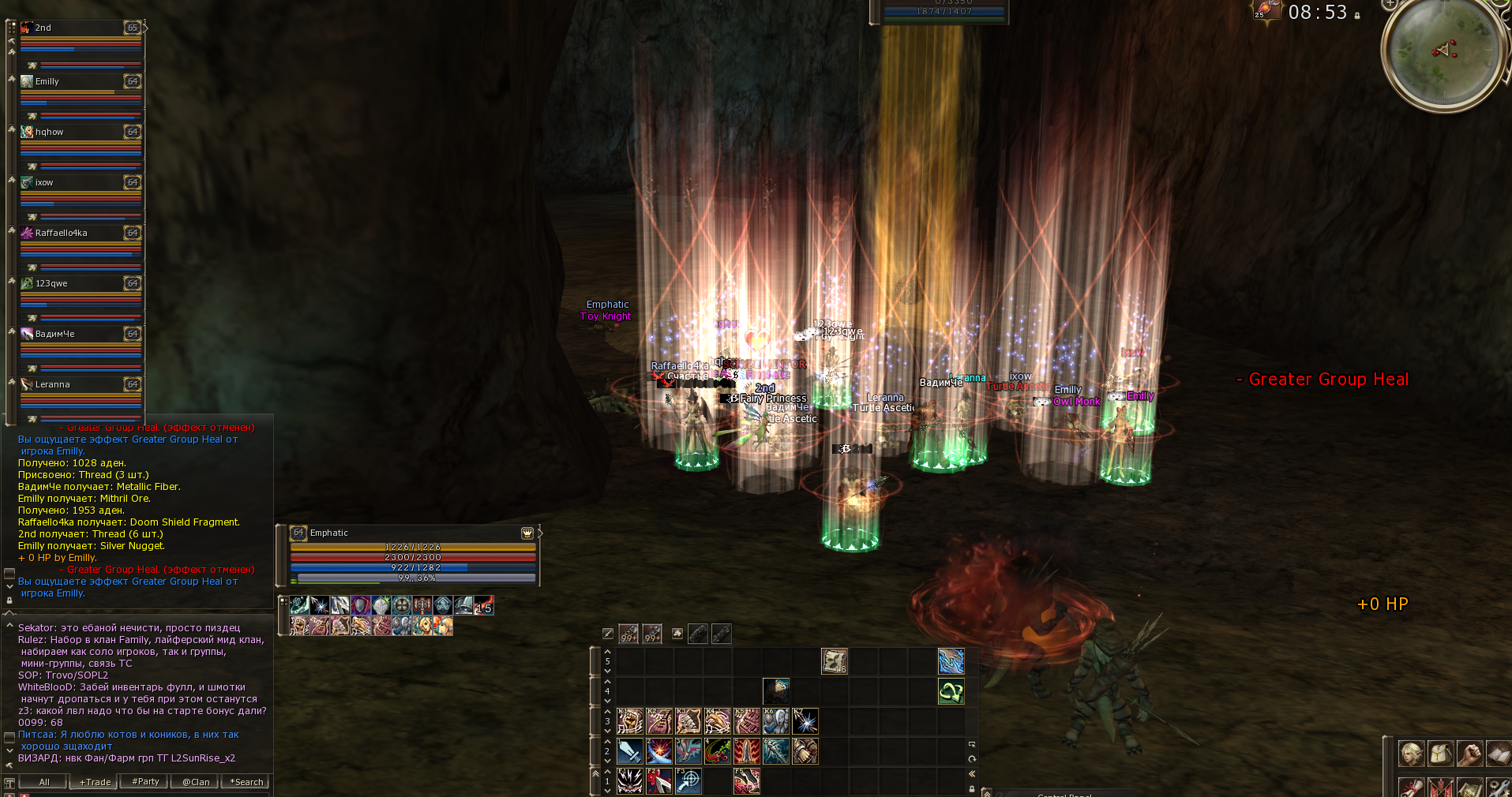1512x797 pixels.
Task: Toggle the hotbar lock icon
Action: pyautogui.click(x=972, y=788)
